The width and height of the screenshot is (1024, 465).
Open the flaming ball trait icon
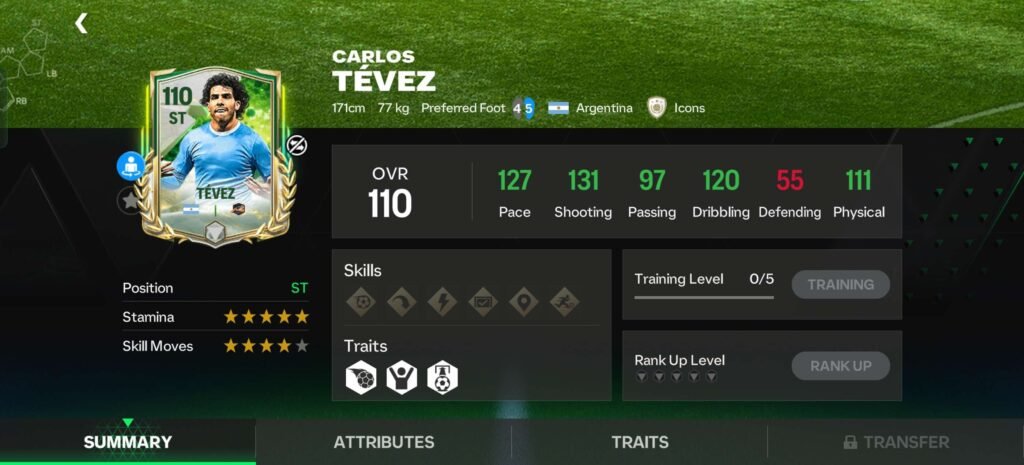pyautogui.click(x=360, y=376)
